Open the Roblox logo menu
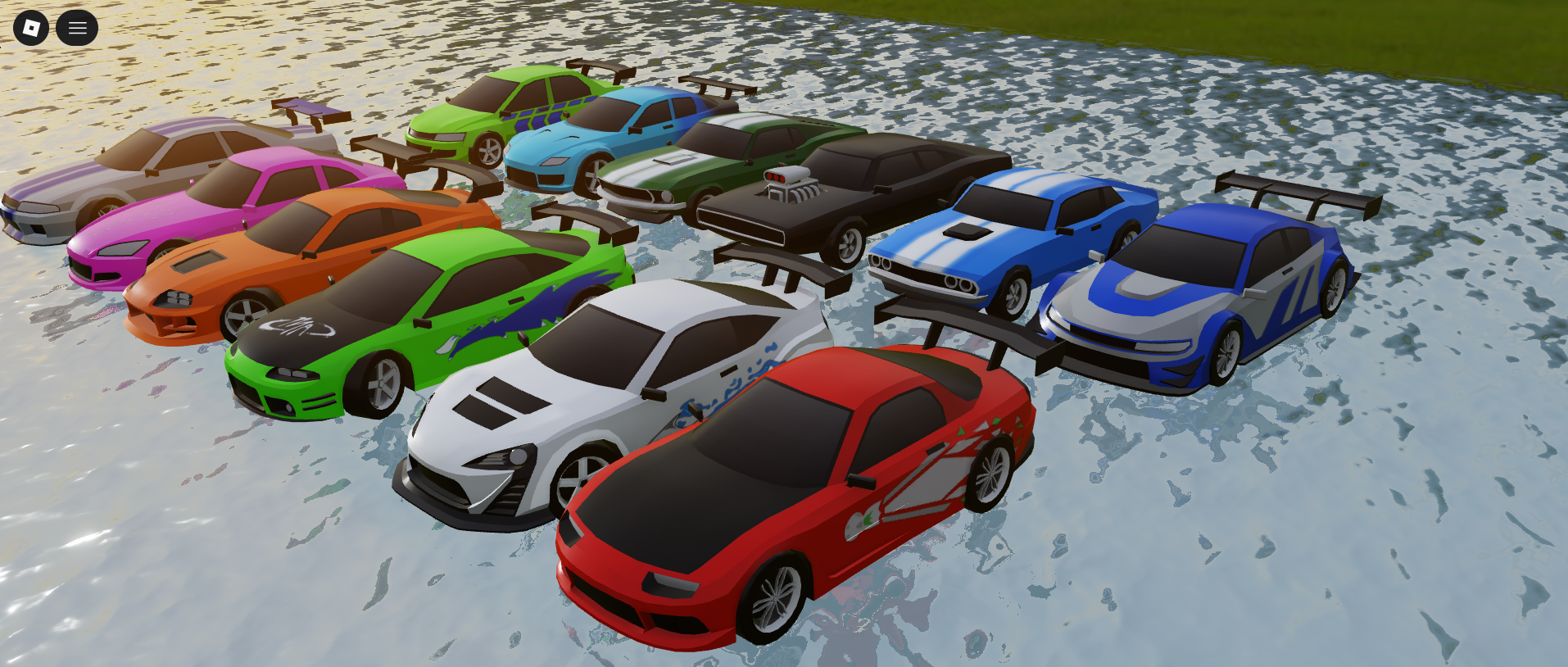 pyautogui.click(x=31, y=28)
